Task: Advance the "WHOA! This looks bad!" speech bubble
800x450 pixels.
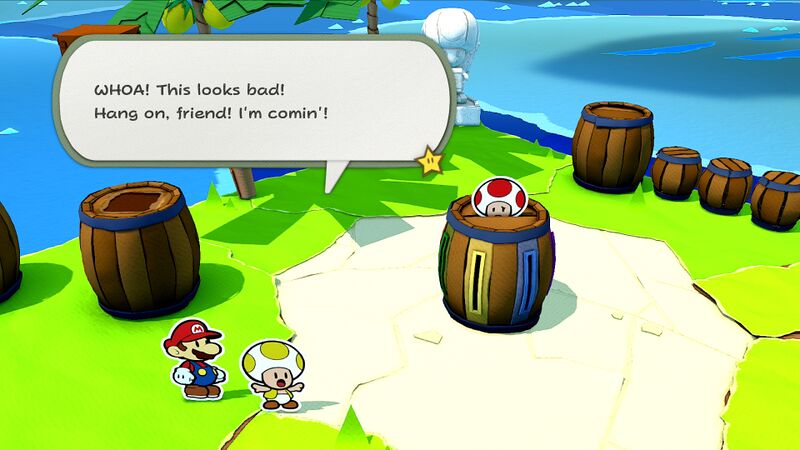Action: tap(250, 100)
